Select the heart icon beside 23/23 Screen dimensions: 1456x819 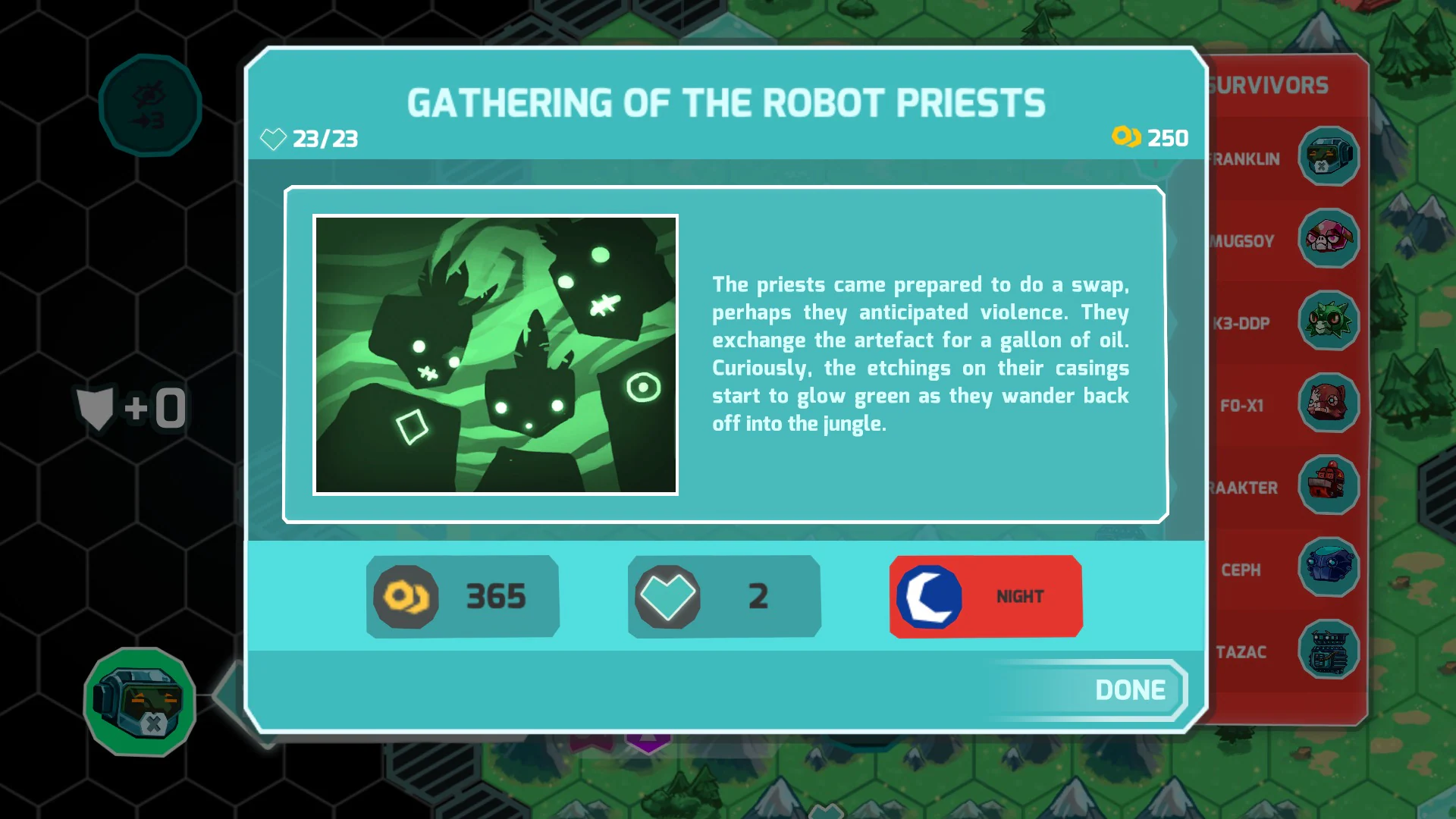[273, 139]
